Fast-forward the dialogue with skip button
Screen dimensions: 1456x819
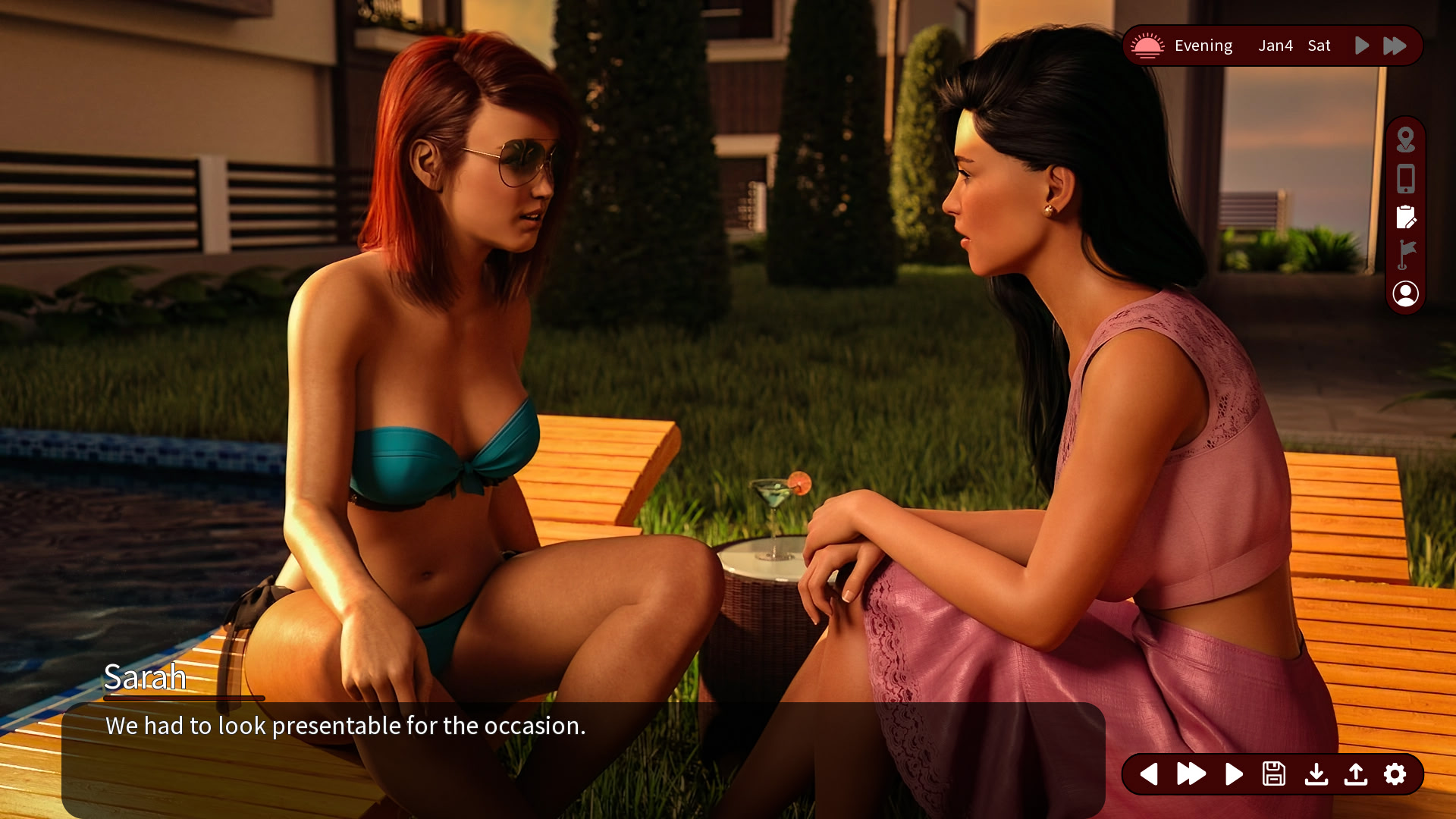click(1191, 774)
